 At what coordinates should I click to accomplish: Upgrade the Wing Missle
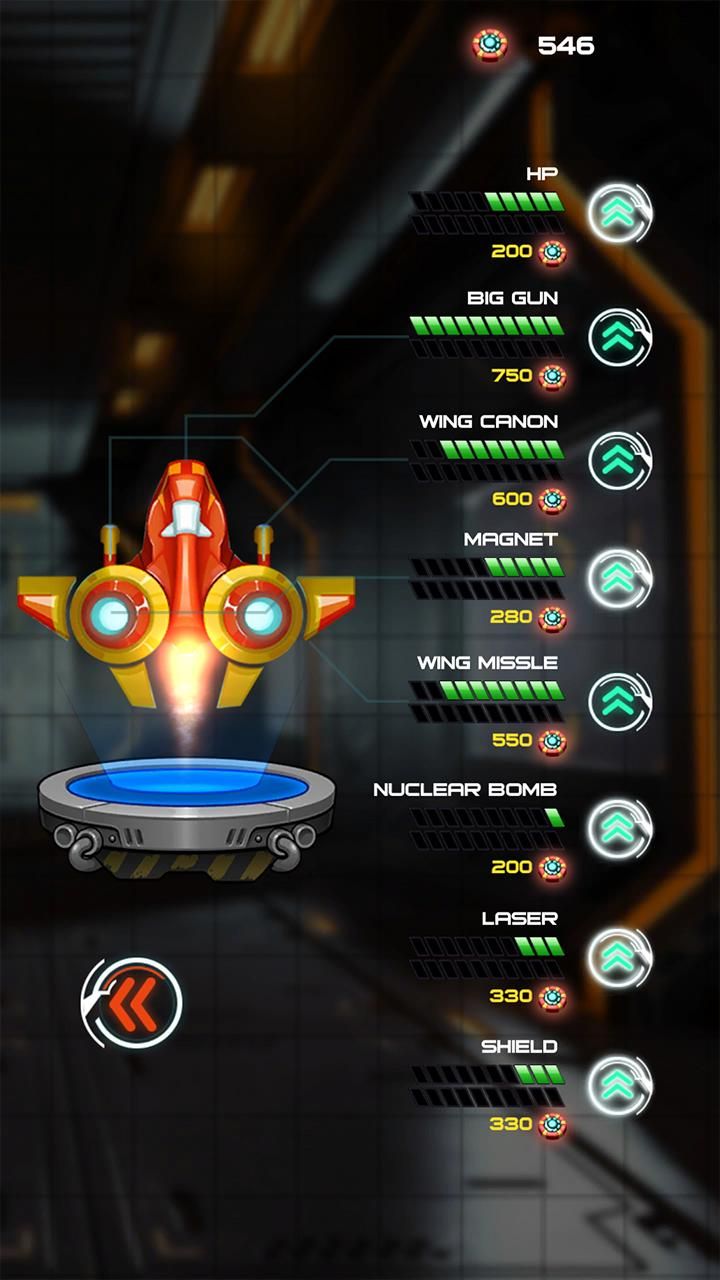619,702
